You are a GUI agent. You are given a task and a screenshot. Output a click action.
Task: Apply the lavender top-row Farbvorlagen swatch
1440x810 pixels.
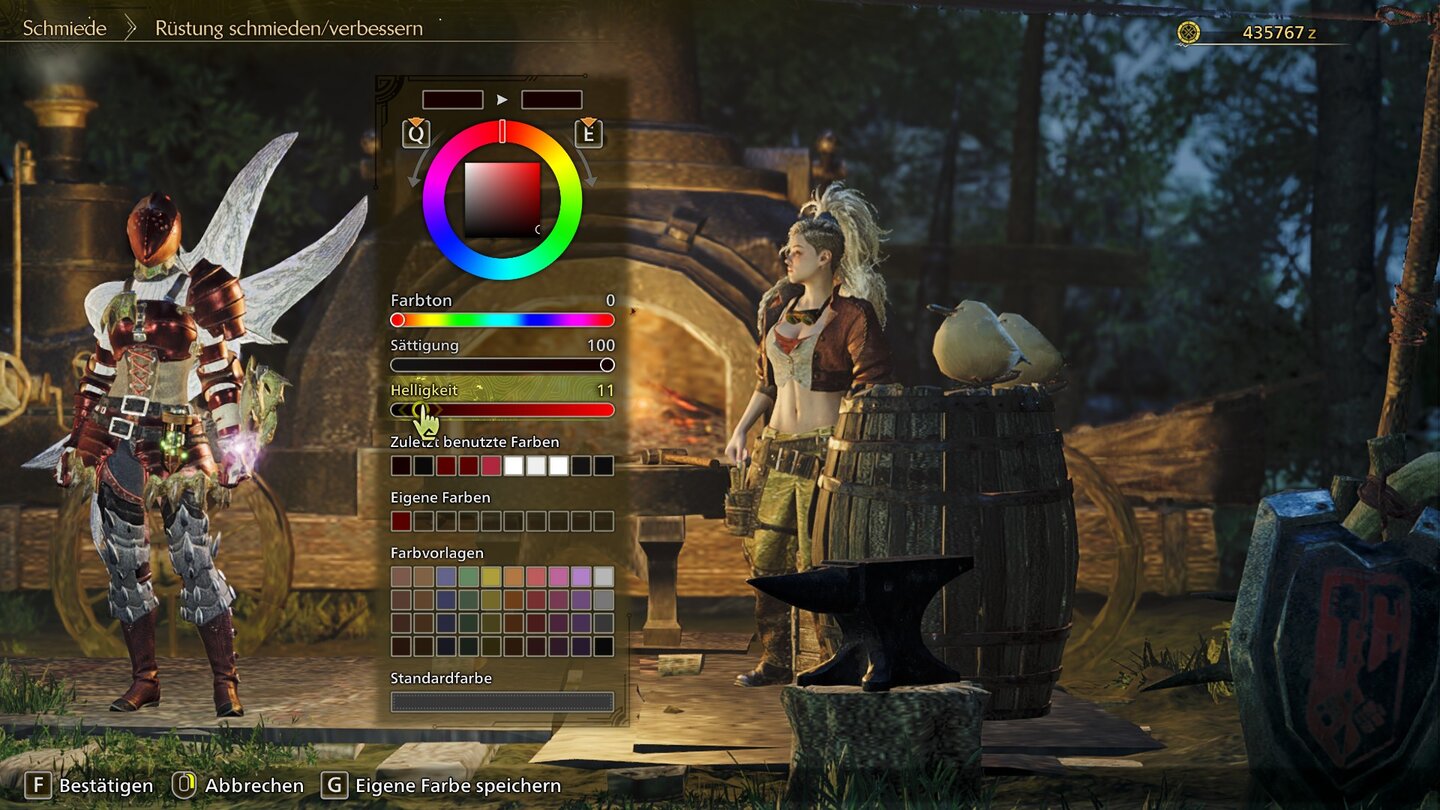pyautogui.click(x=581, y=577)
